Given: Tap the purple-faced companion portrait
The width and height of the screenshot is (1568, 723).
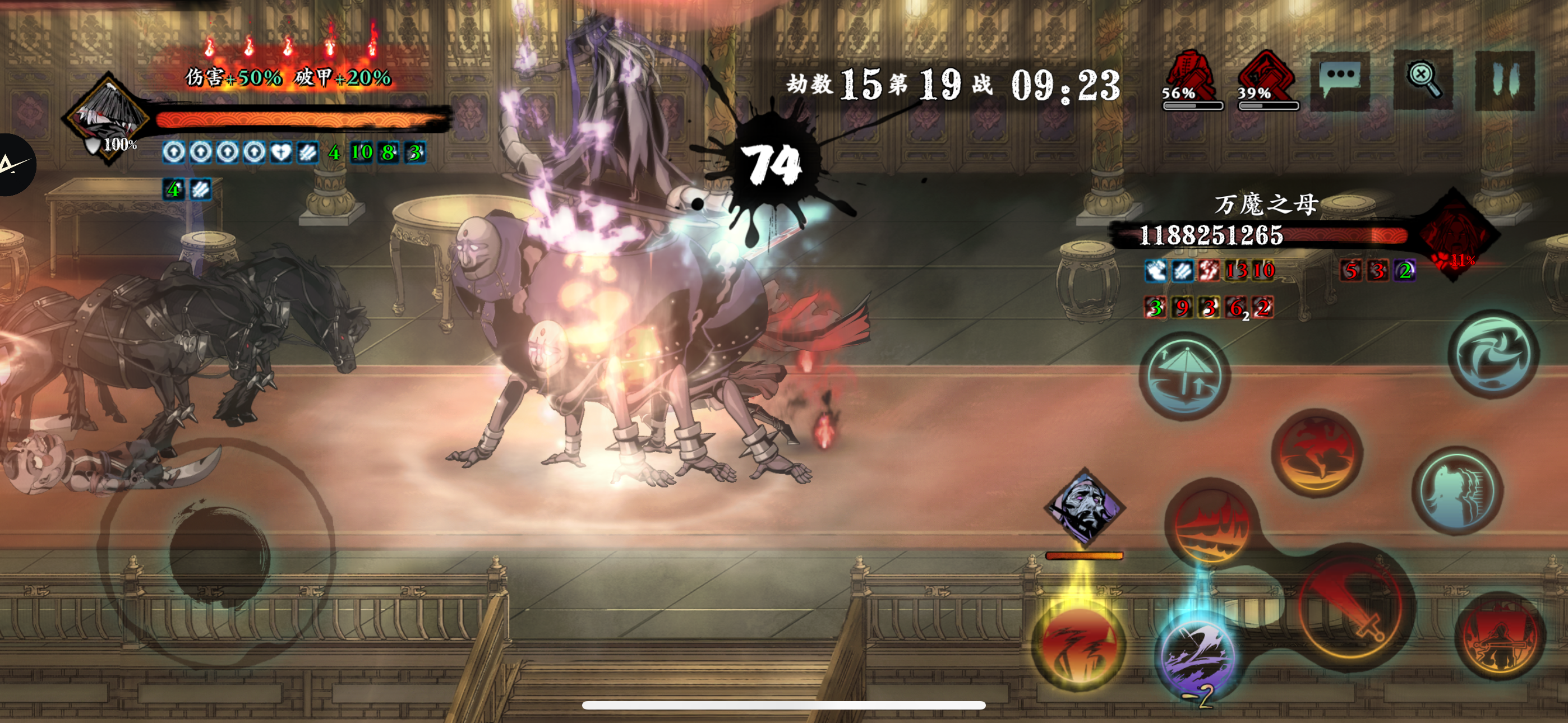Looking at the screenshot, I should coord(1085,508).
